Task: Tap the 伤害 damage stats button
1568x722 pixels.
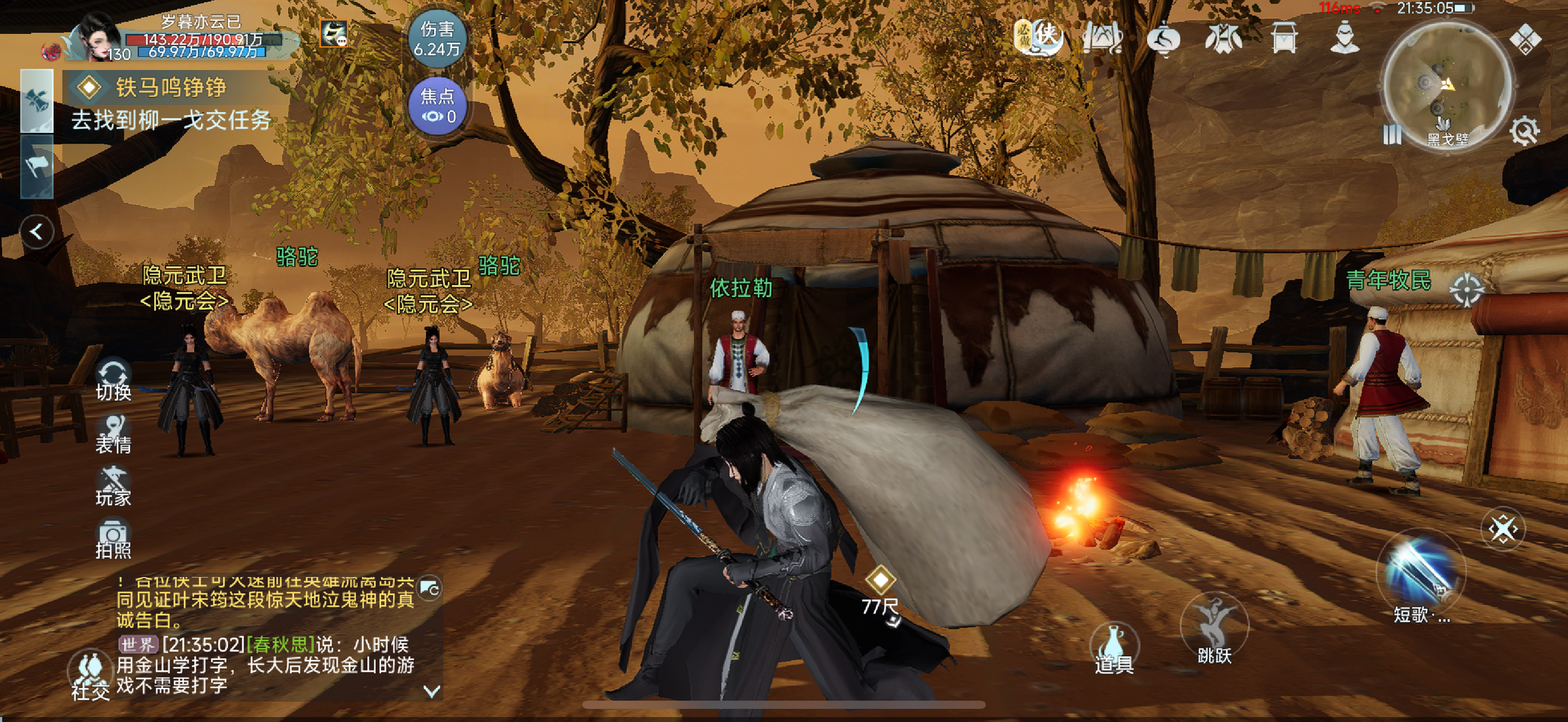Action: pos(437,38)
